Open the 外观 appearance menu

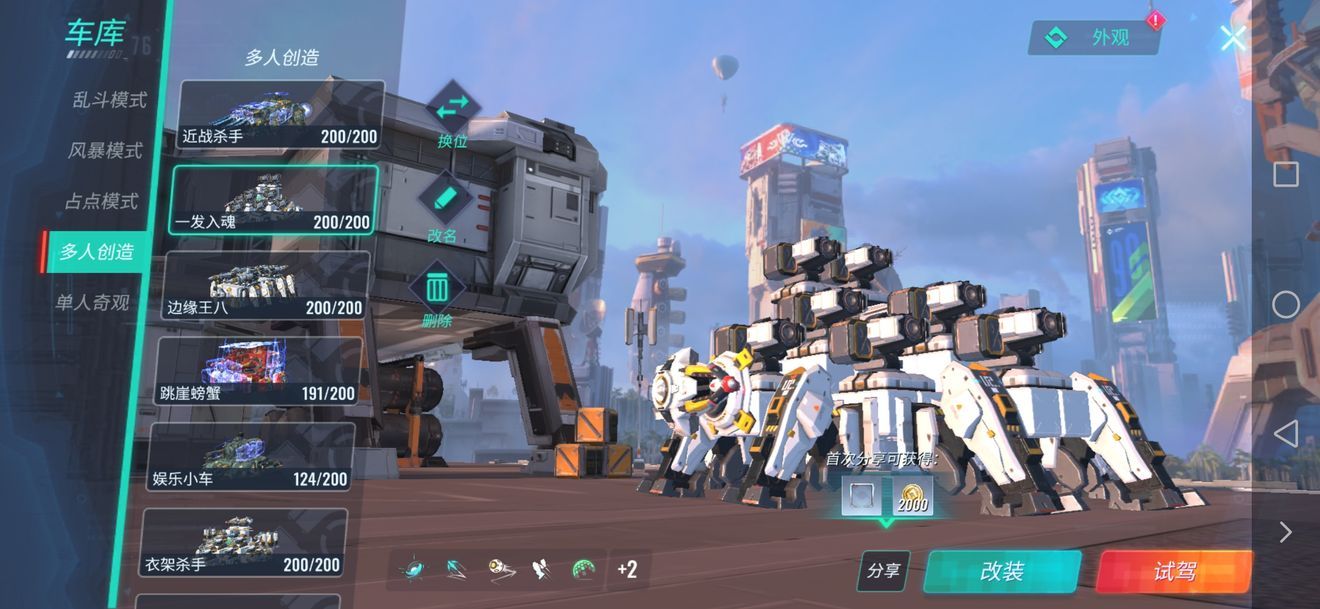(1093, 38)
